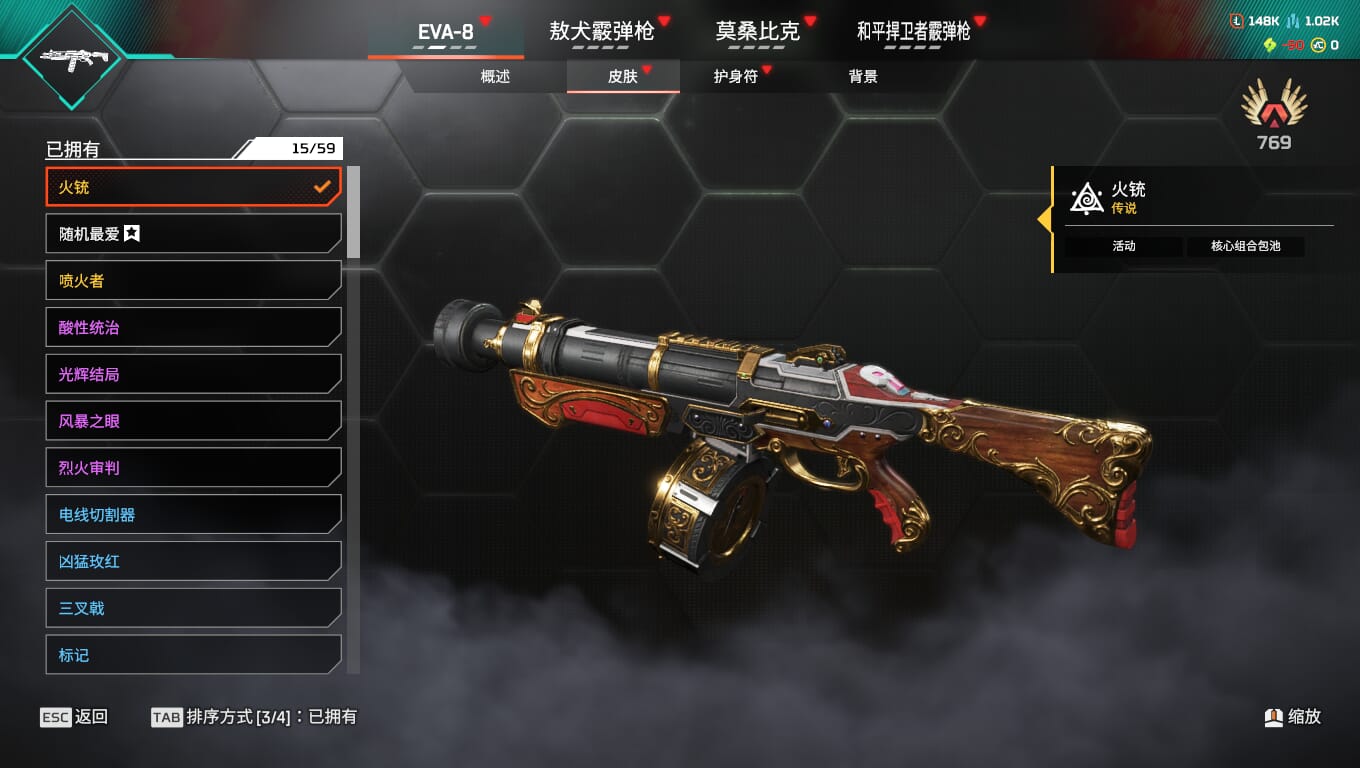Image resolution: width=1360 pixels, height=768 pixels.
Task: Switch to the 皮肤 skins sub-tab
Action: (622, 77)
